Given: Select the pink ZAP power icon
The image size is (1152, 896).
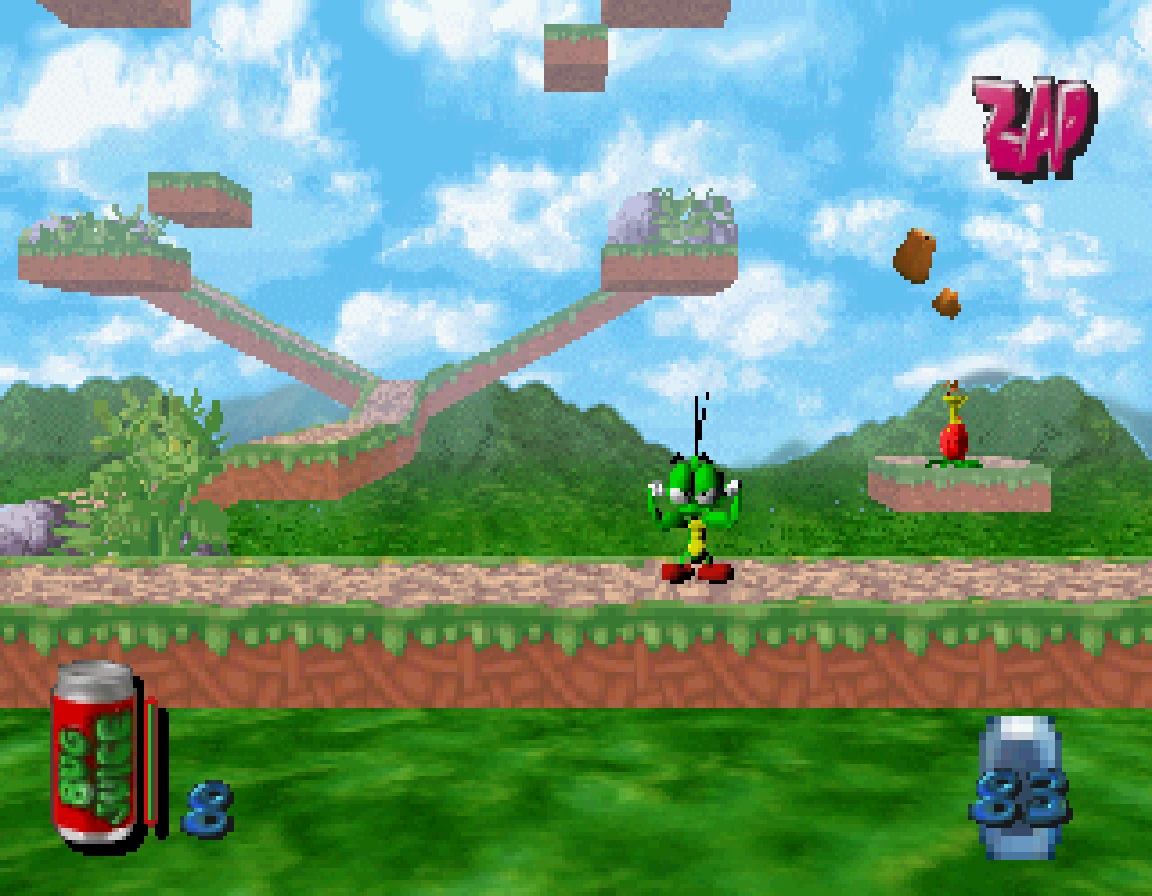Looking at the screenshot, I should (x=1034, y=128).
